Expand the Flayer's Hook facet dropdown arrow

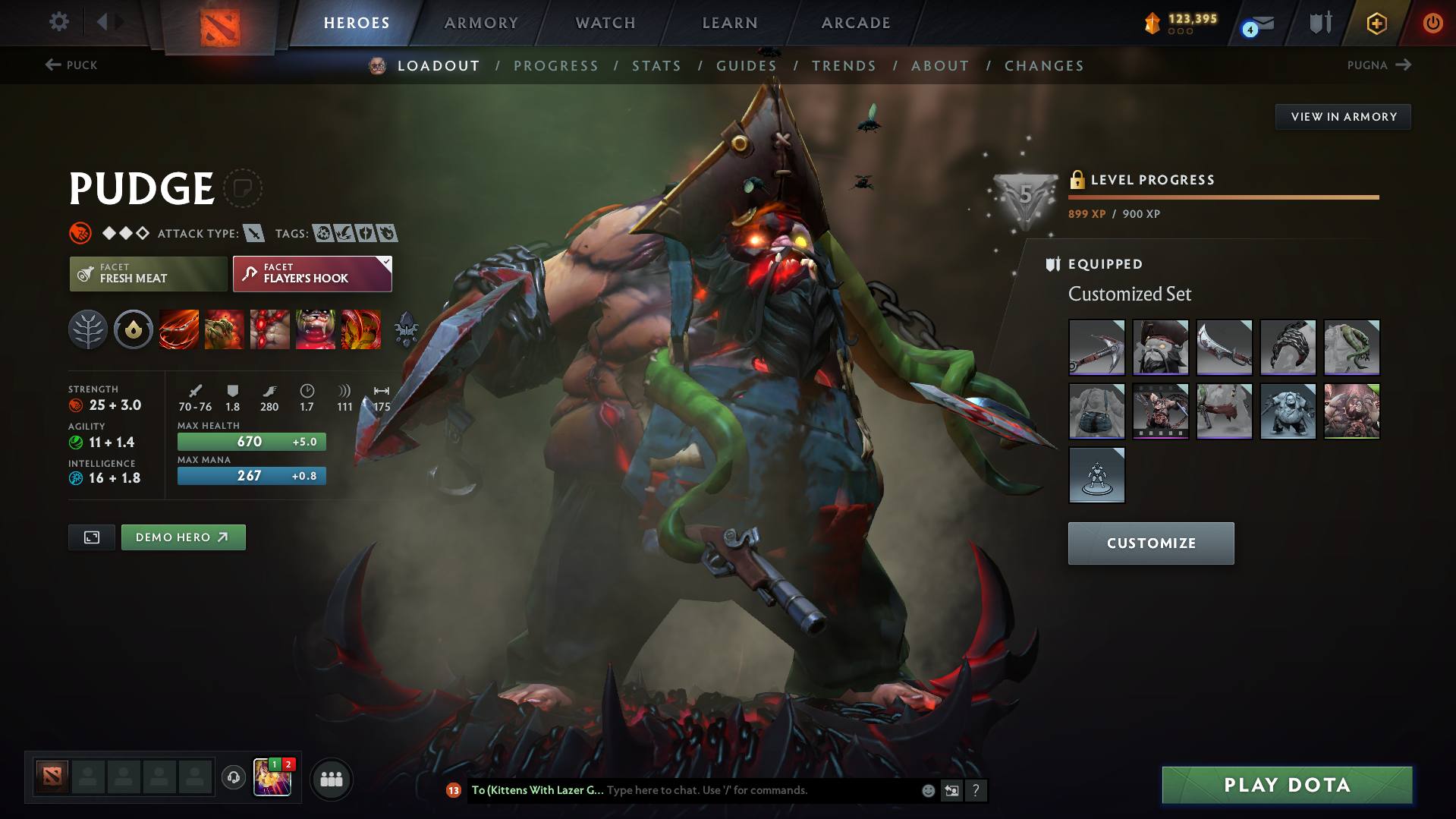386,263
